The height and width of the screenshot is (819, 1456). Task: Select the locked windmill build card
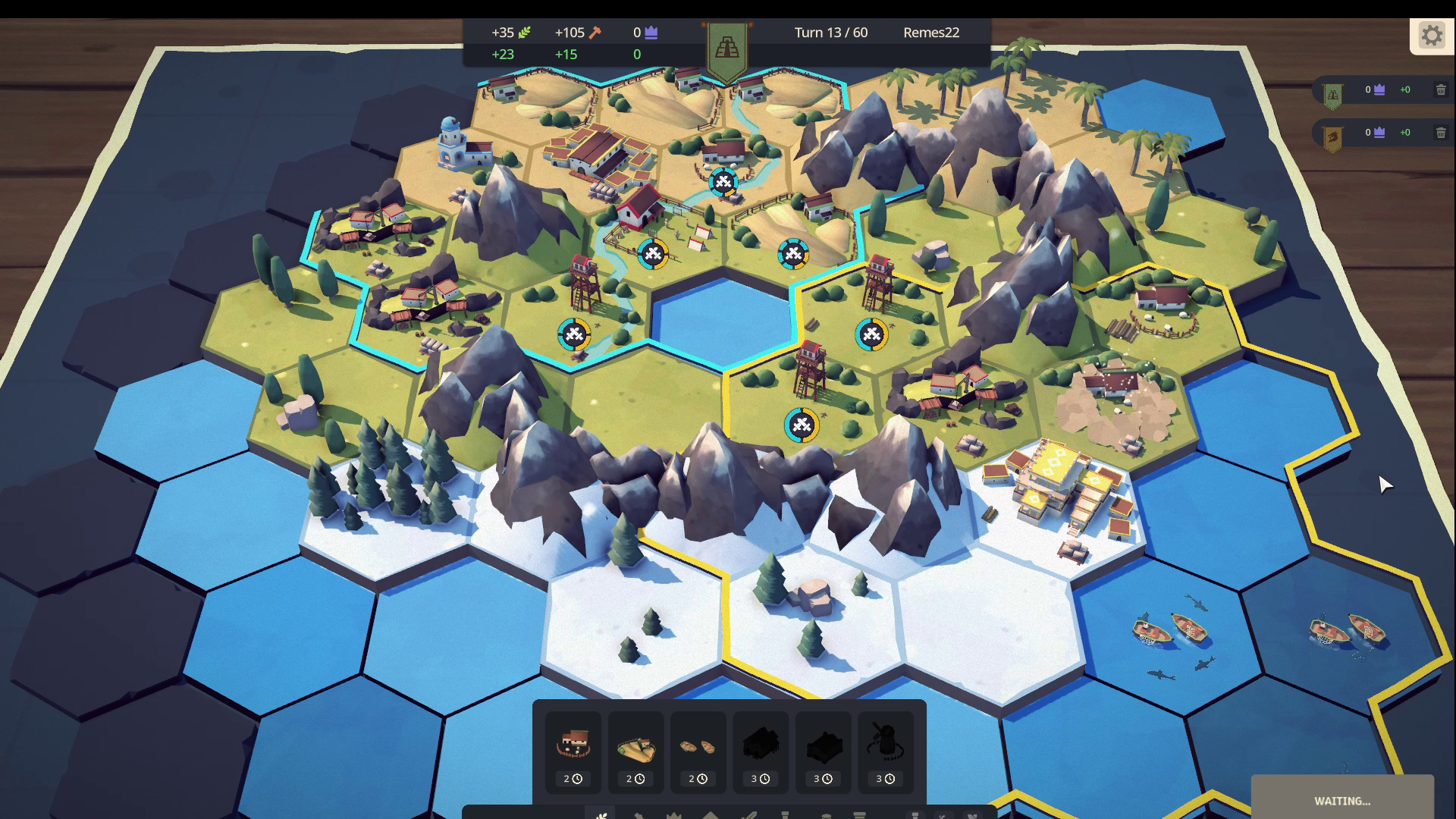(x=885, y=751)
